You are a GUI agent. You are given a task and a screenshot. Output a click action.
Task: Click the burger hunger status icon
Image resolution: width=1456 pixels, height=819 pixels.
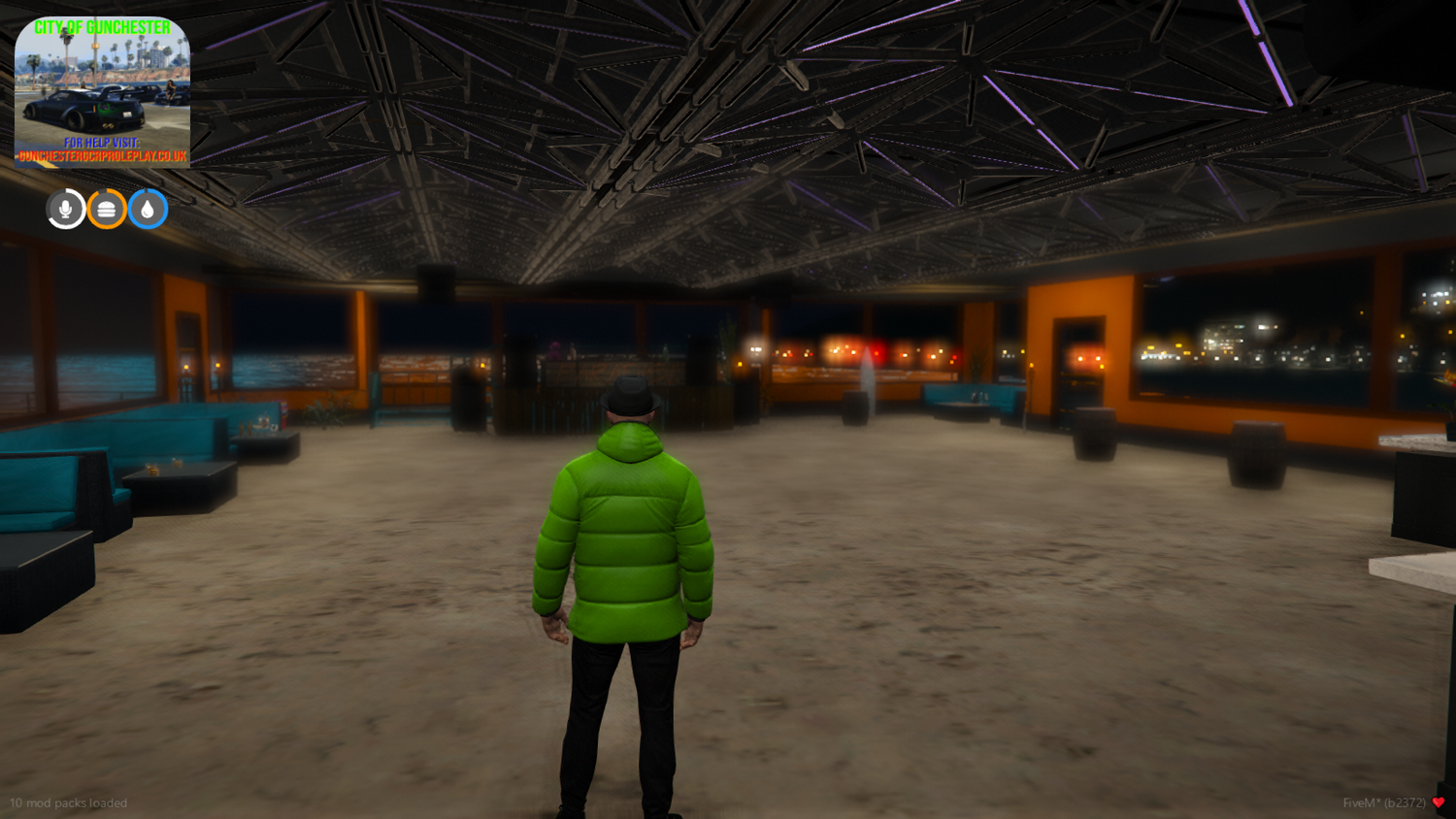click(x=105, y=208)
